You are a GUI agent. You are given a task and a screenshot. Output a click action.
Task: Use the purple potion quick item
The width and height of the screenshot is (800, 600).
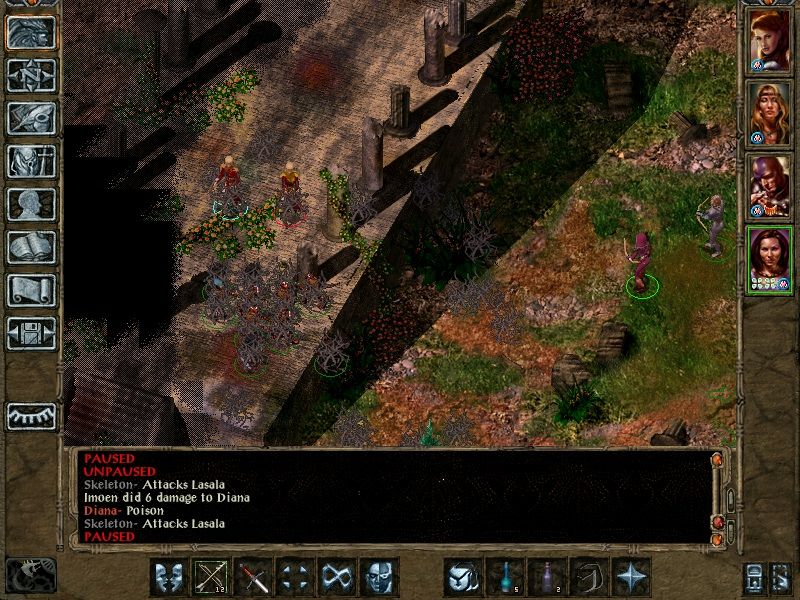tap(547, 577)
